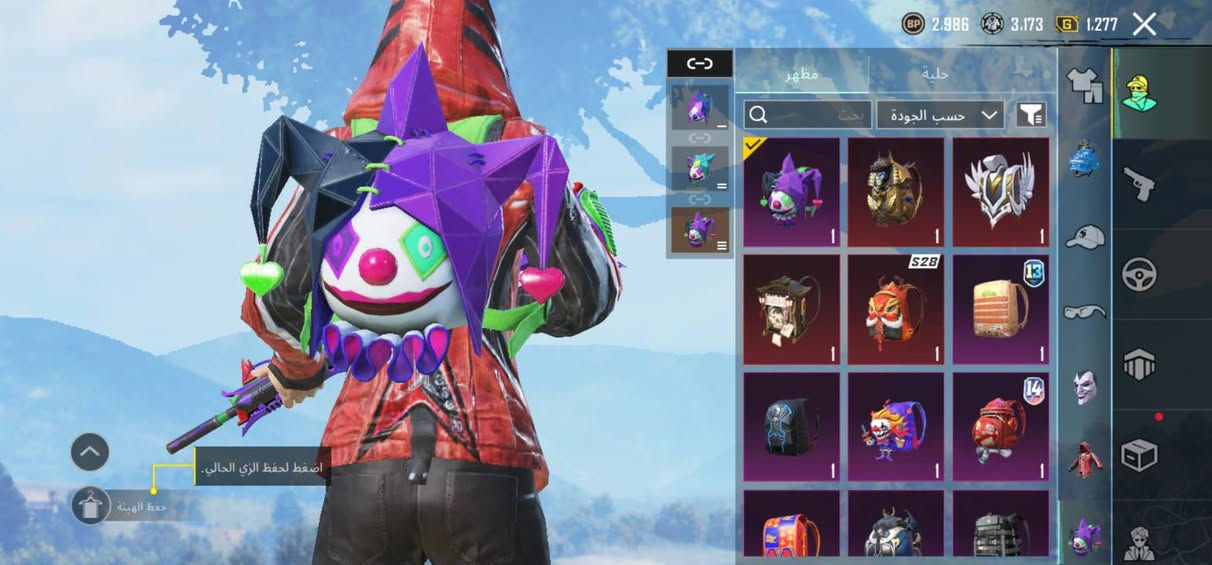1212x565 pixels.
Task: Close the inventory with the X button
Action: click(1144, 25)
